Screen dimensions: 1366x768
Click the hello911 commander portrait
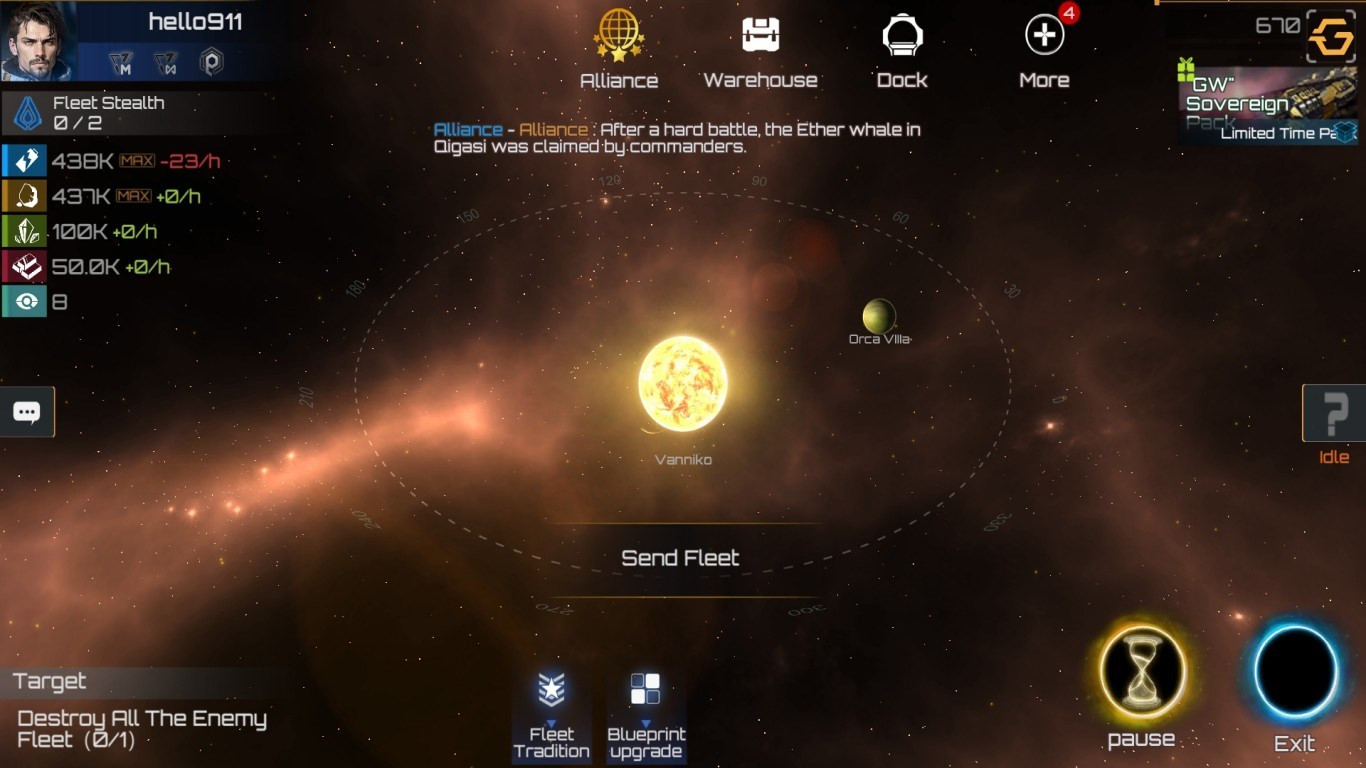click(x=37, y=40)
